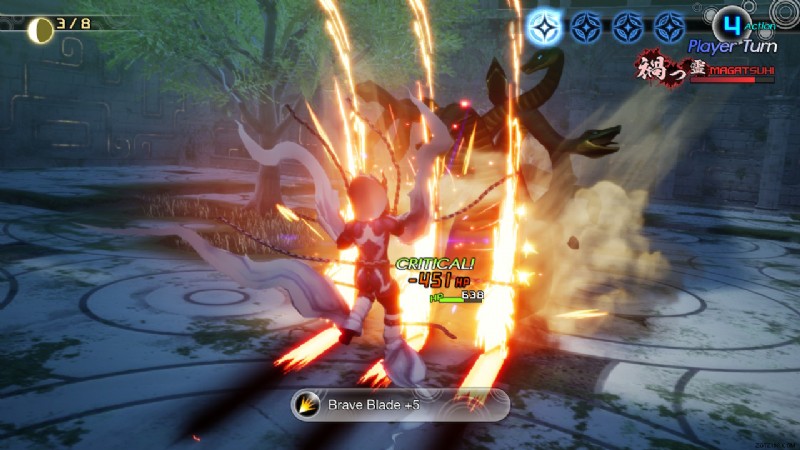Click the crescent moon phase icon
This screenshot has width=800, height=450.
(41, 29)
